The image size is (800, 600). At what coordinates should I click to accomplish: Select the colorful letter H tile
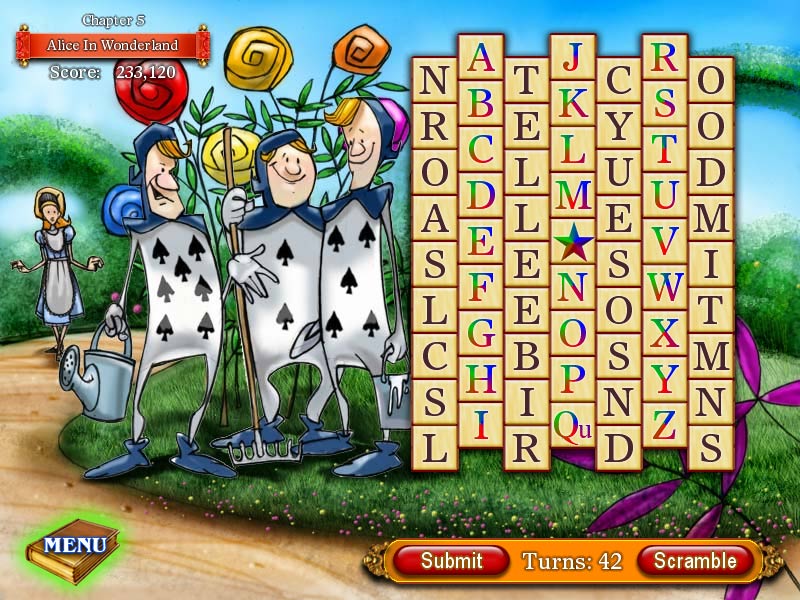coord(481,378)
